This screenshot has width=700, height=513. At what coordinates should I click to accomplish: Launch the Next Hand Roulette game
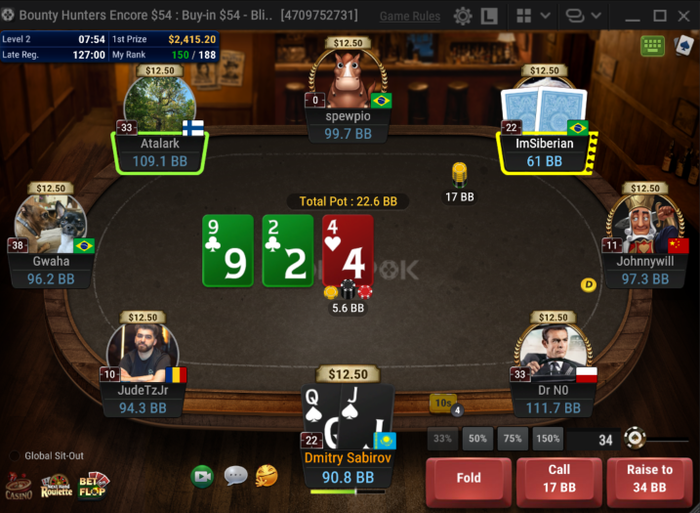[x=56, y=486]
